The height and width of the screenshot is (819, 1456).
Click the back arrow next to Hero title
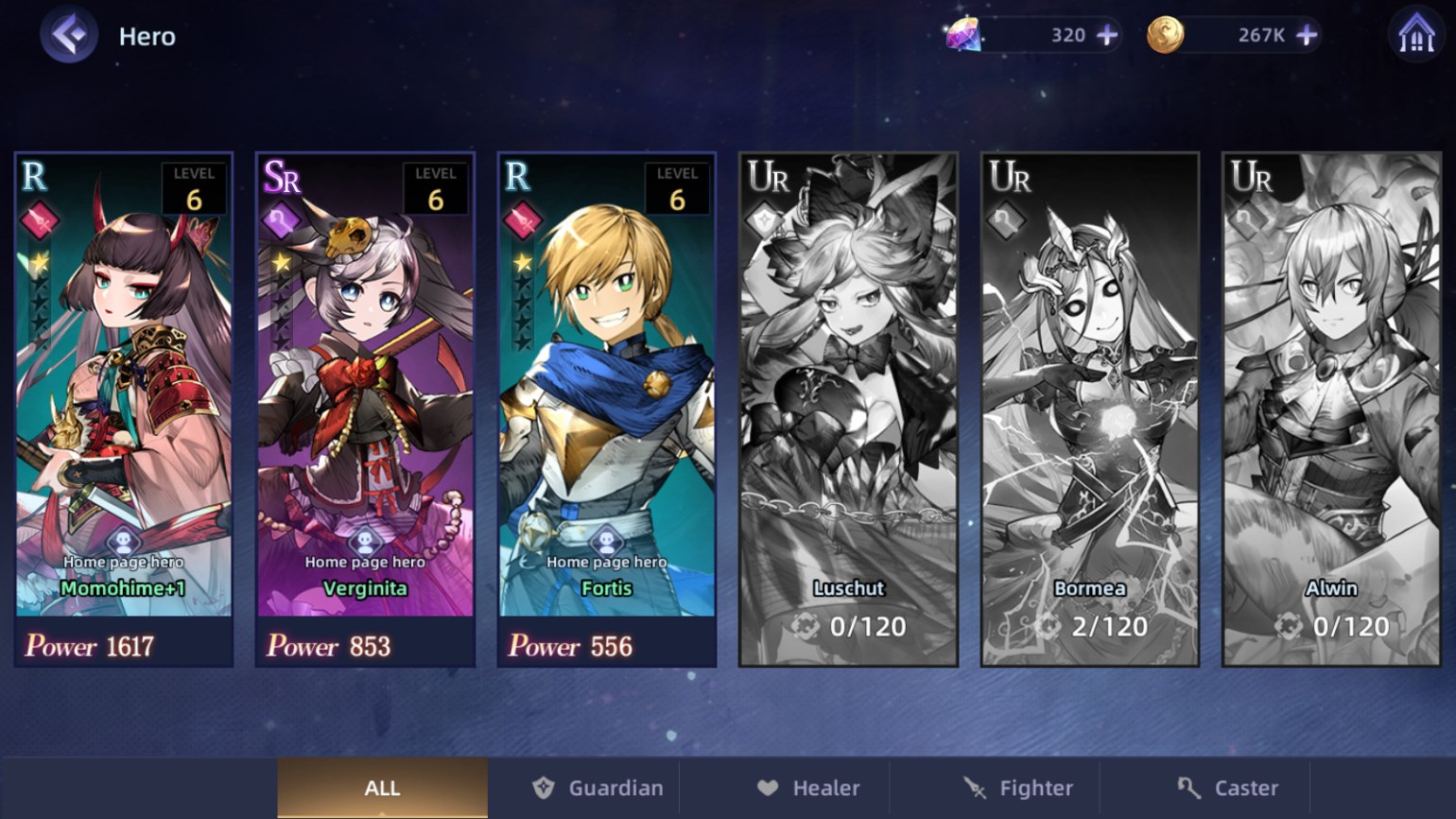pyautogui.click(x=66, y=35)
